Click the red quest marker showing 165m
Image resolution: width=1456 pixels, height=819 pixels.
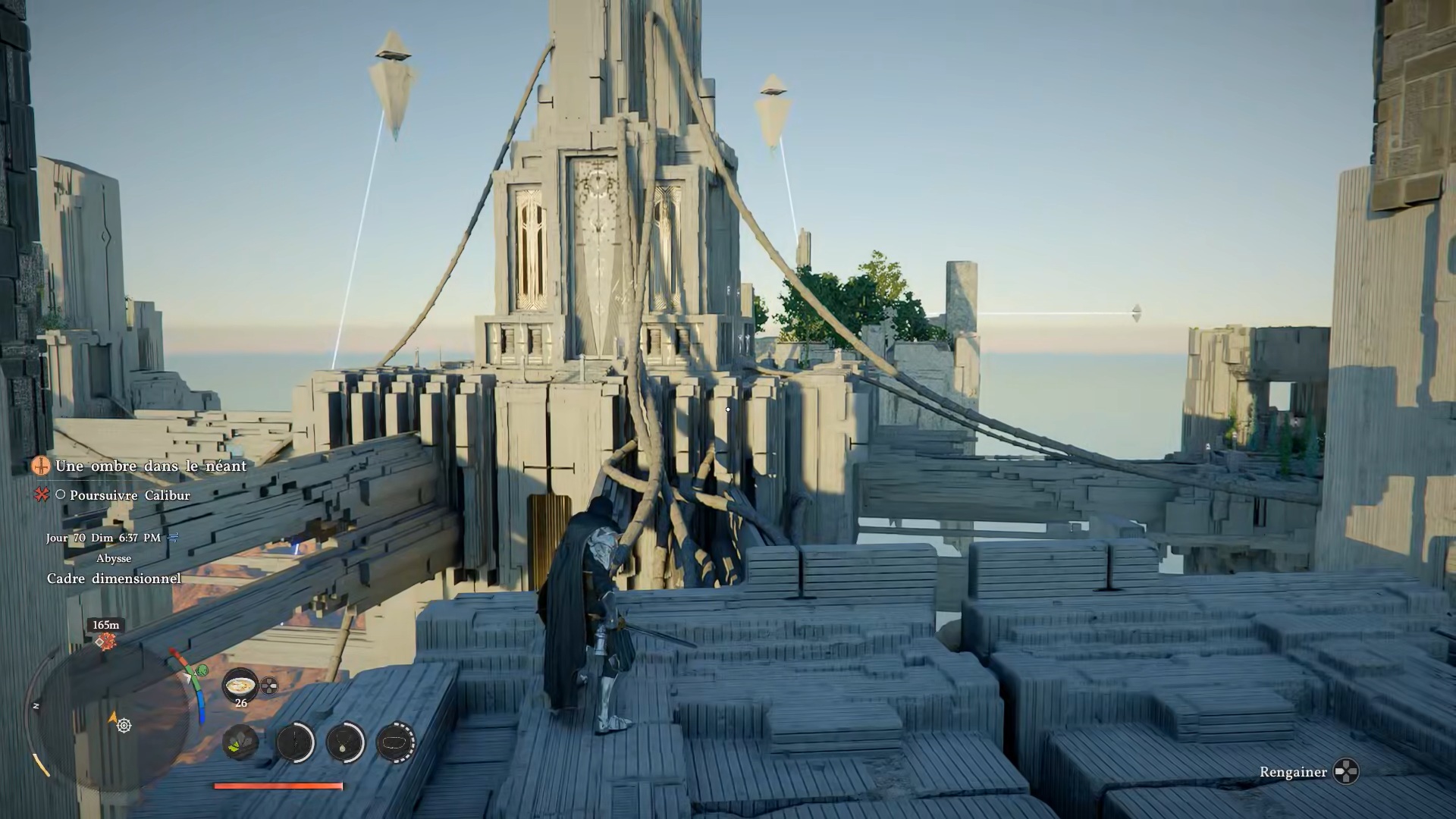[106, 642]
